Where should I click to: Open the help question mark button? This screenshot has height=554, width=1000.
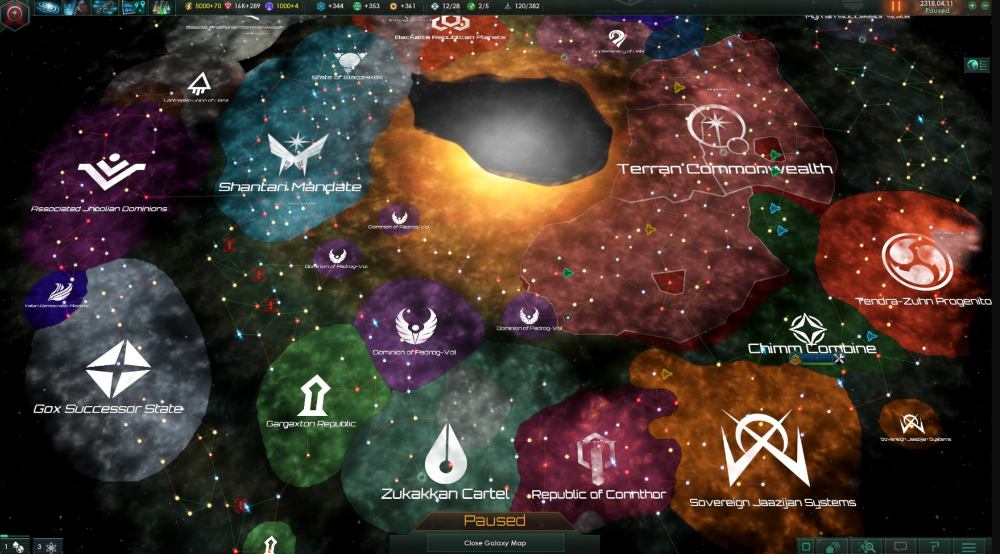pyautogui.click(x=934, y=546)
